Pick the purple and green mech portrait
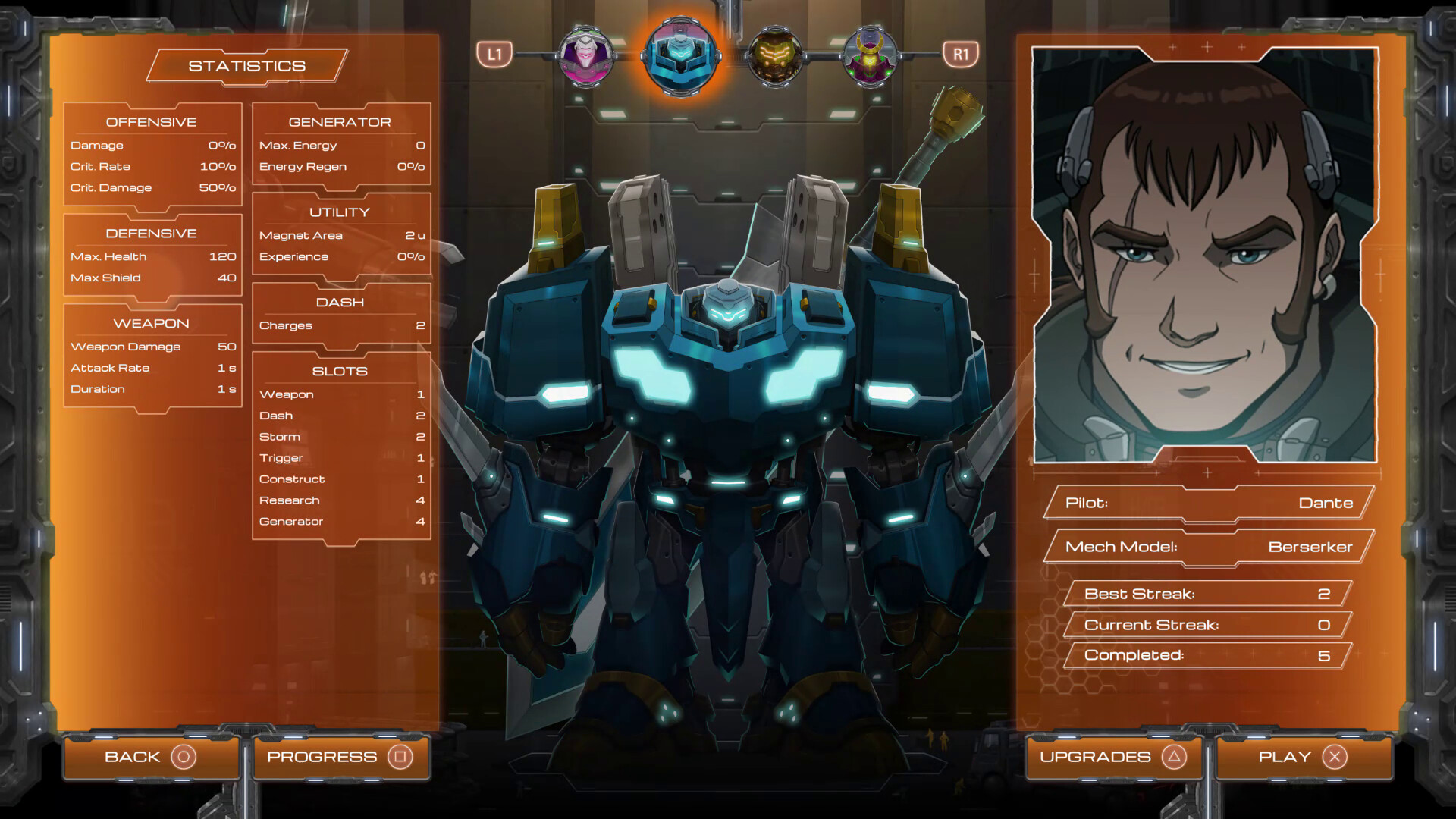Image resolution: width=1456 pixels, height=819 pixels. (870, 55)
